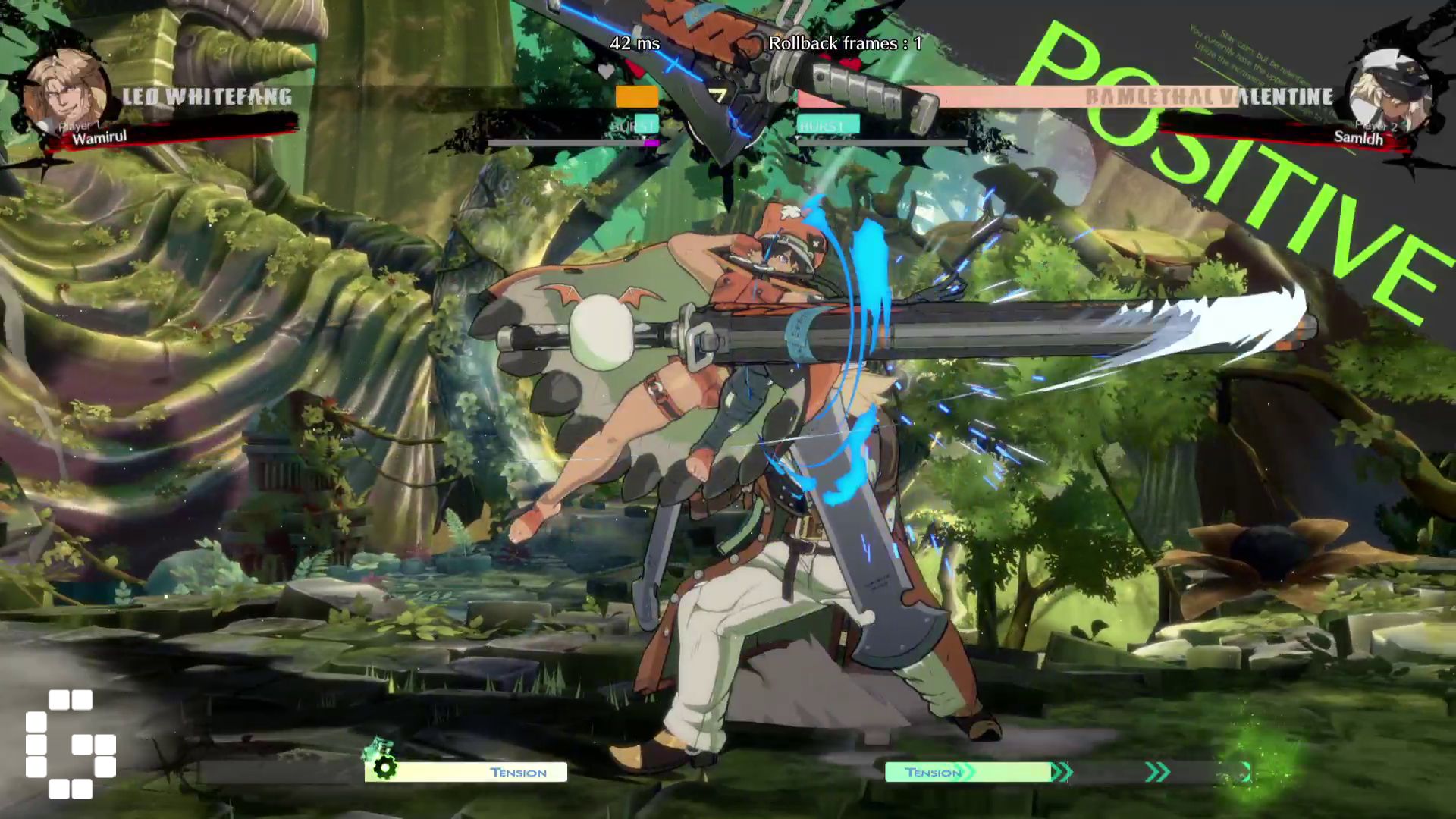Toggle the orange counter indicator under Player 1's health bar

click(637, 96)
